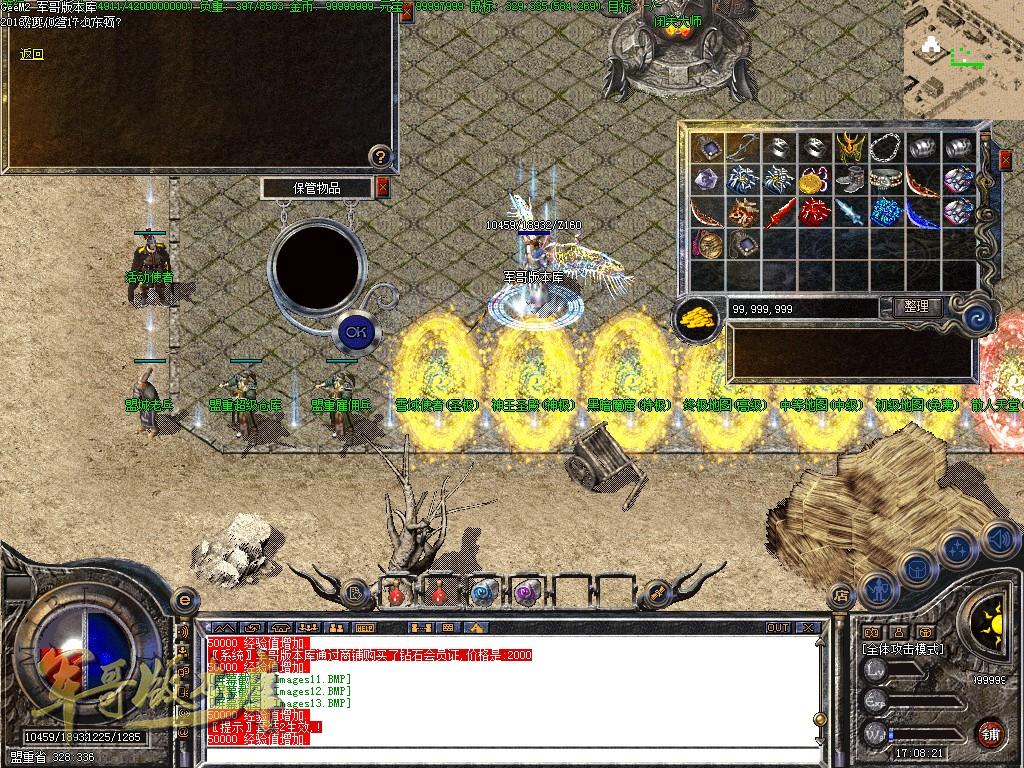Select the silver chain necklace item
This screenshot has width=1024, height=768.
click(x=886, y=148)
